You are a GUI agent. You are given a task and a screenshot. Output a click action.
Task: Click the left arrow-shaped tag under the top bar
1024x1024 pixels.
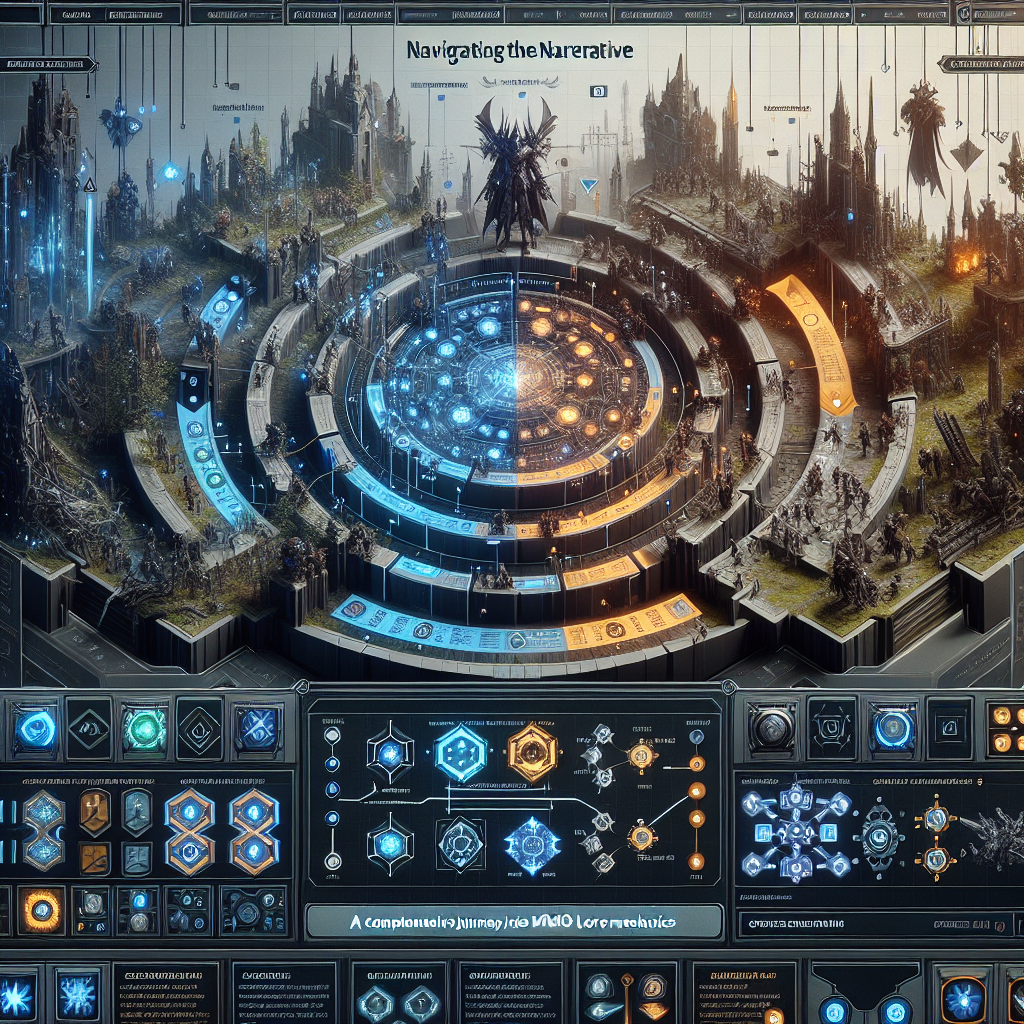(48, 65)
